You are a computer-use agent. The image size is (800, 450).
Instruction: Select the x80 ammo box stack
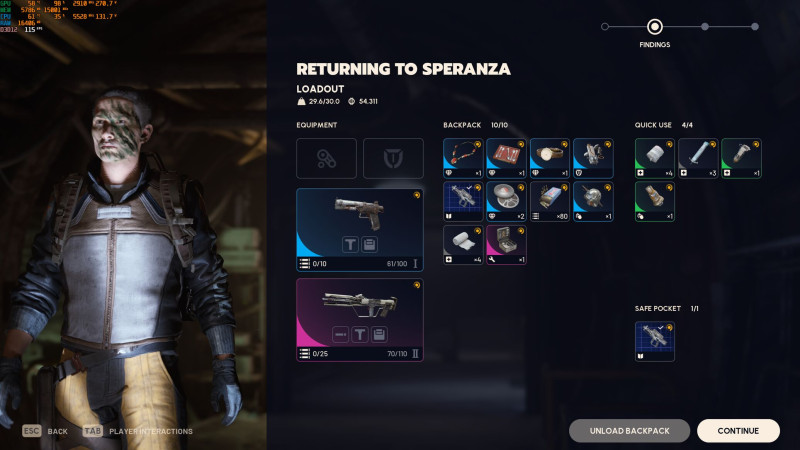(x=549, y=201)
